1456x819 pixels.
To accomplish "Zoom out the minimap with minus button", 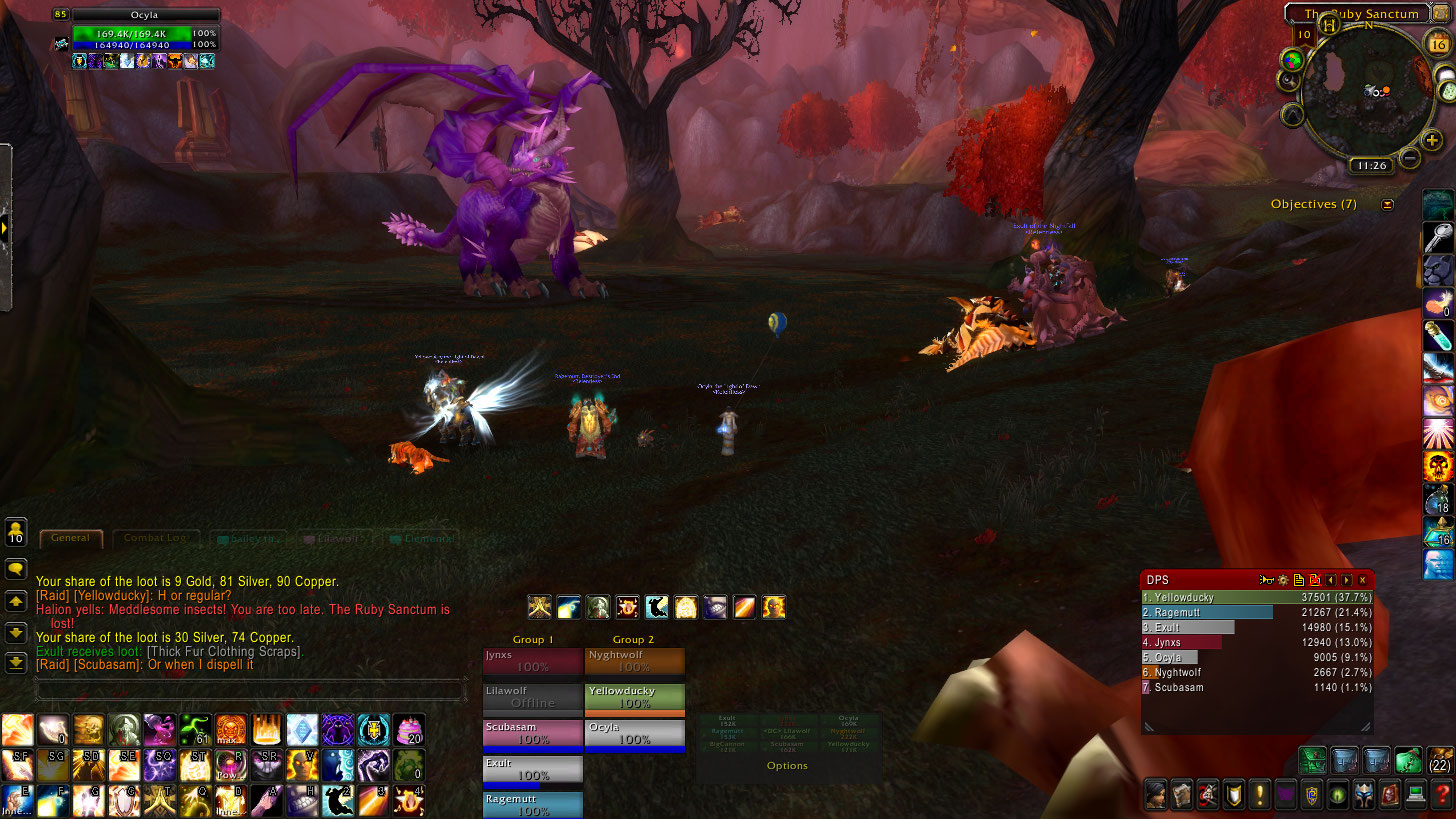I will click(1410, 157).
